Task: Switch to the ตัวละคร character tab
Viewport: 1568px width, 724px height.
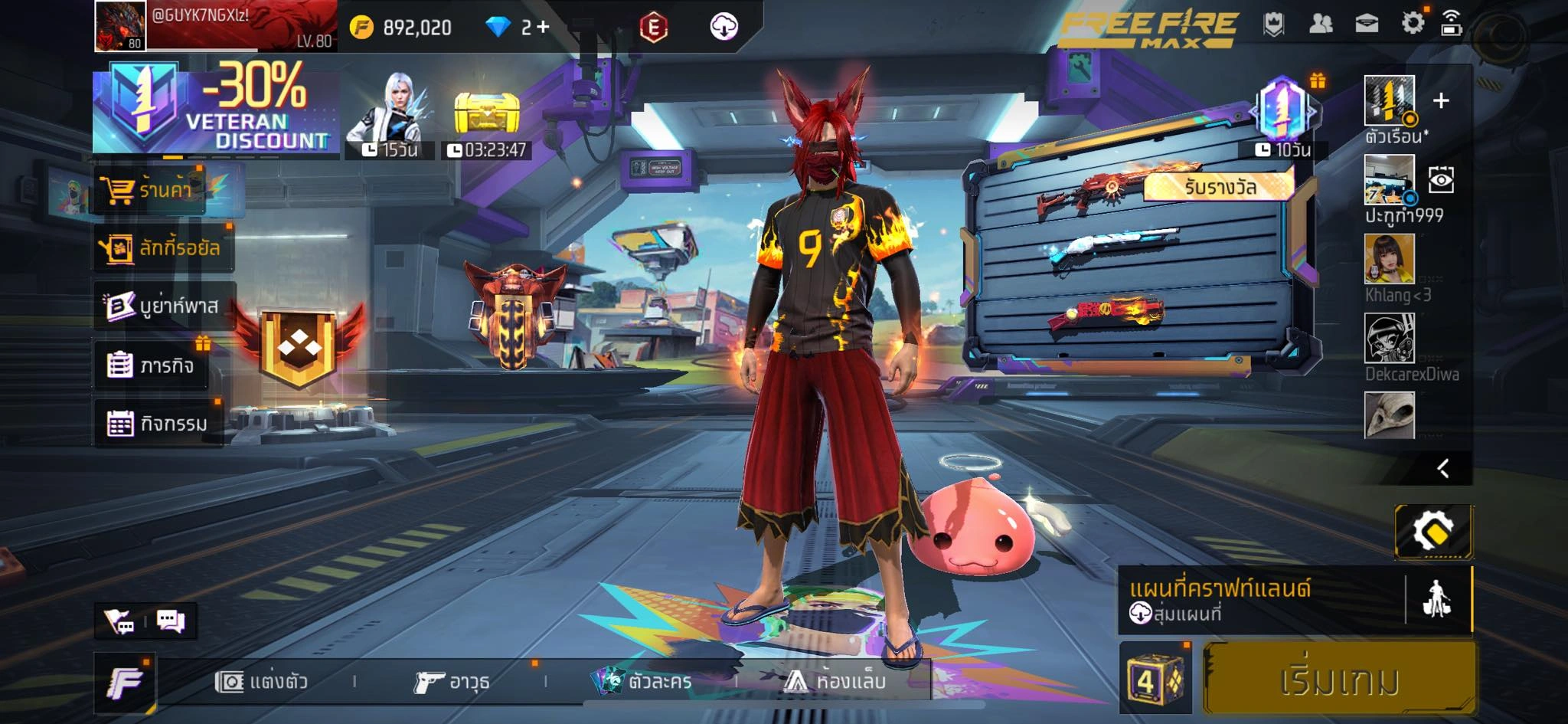Action: 643,680
